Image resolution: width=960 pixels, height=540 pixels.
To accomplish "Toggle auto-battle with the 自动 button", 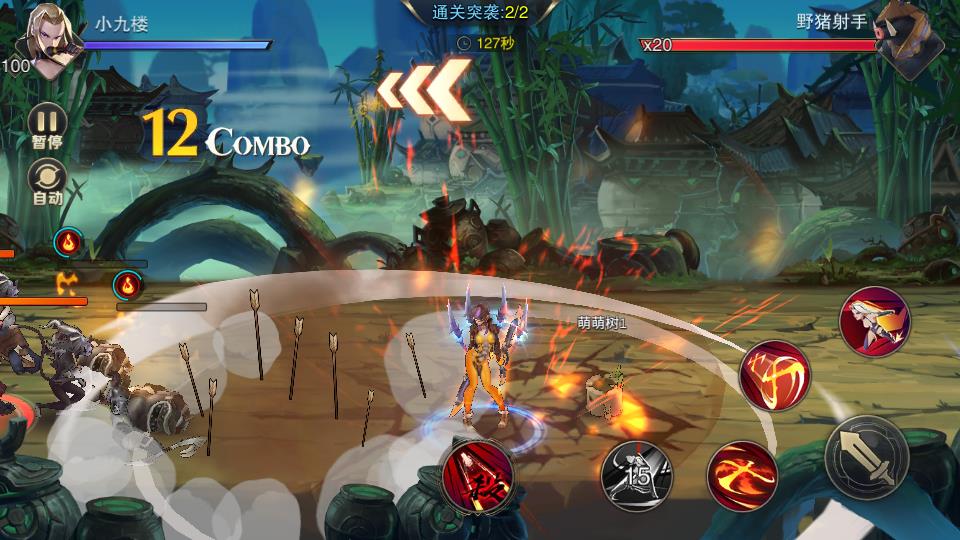I will (x=46, y=181).
